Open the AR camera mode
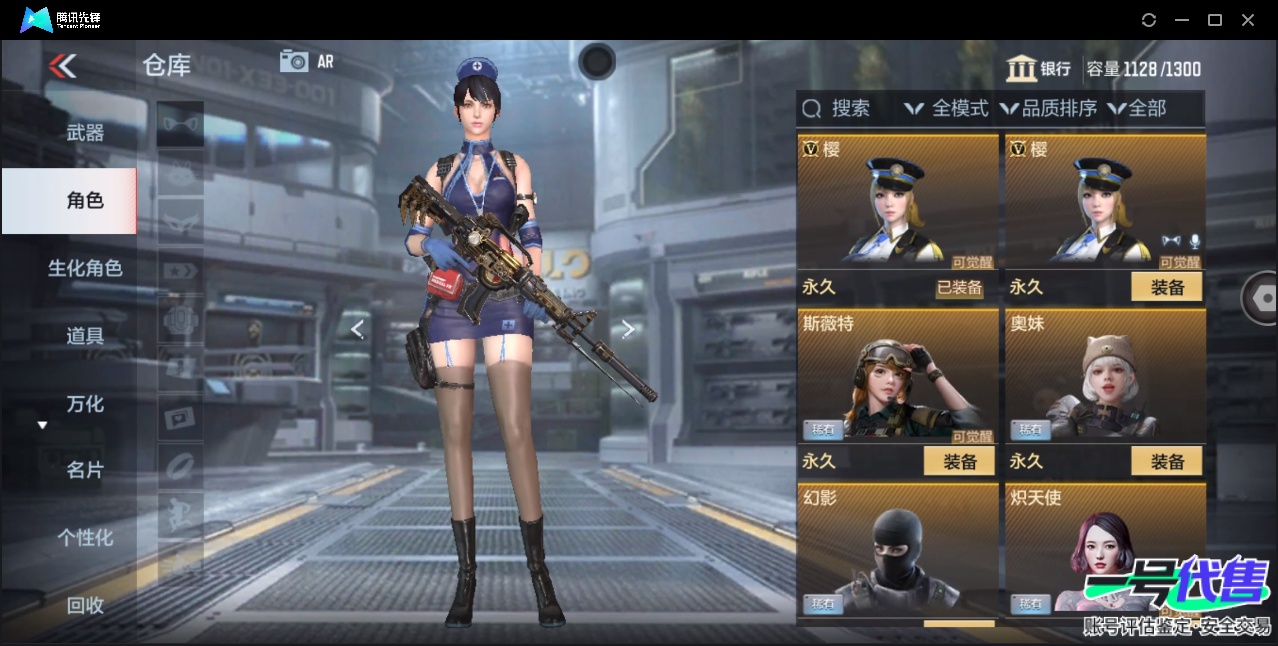Image resolution: width=1278 pixels, height=646 pixels. (x=306, y=61)
